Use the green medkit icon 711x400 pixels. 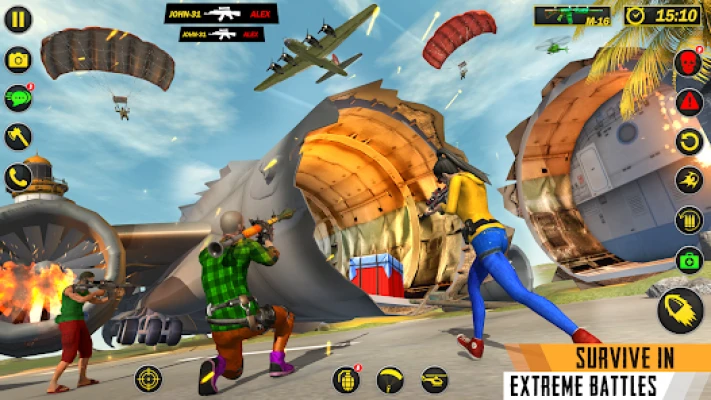pos(688,260)
